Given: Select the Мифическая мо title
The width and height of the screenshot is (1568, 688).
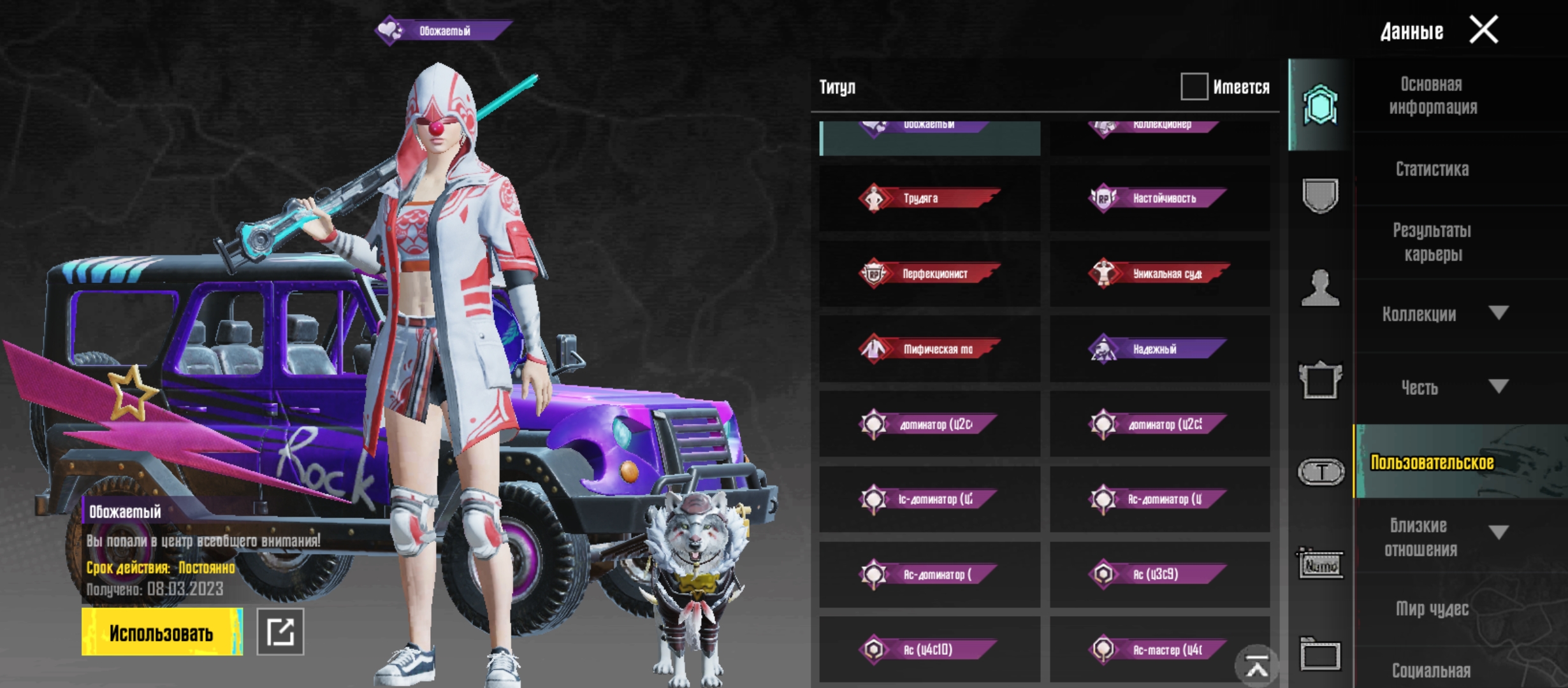Looking at the screenshot, I should click(929, 349).
